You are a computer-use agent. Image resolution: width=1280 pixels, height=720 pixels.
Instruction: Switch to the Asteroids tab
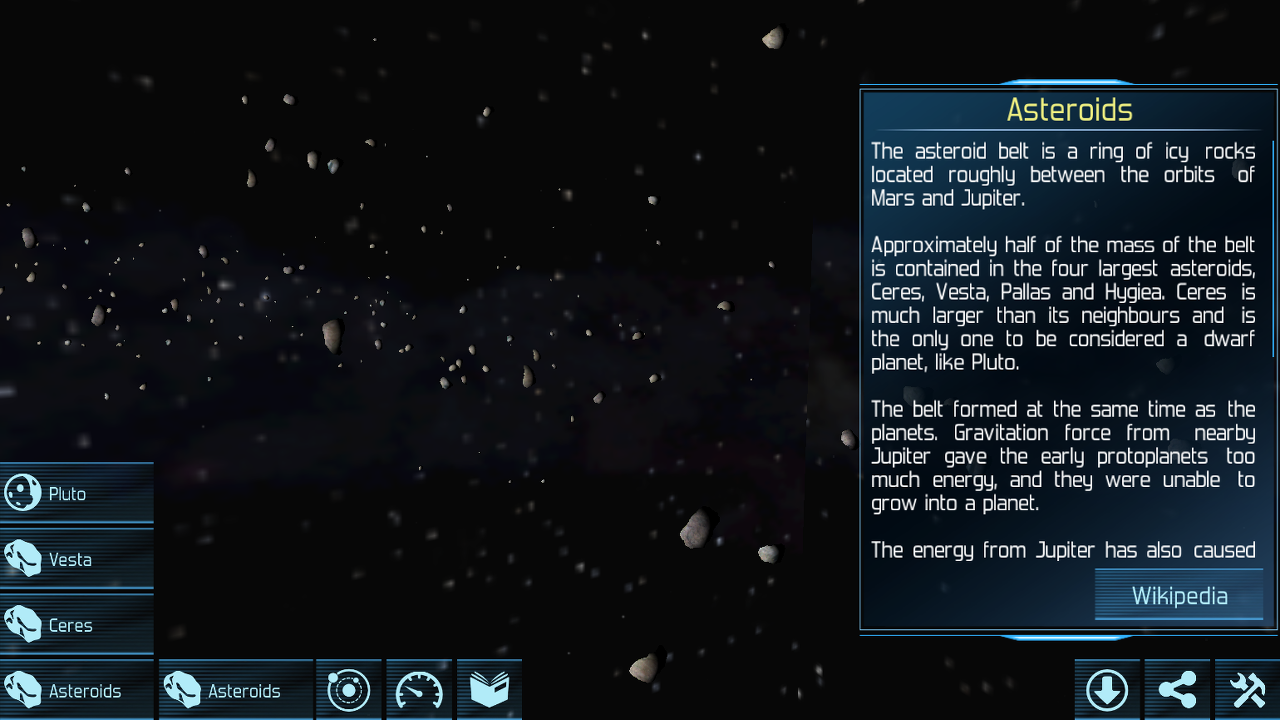tap(235, 689)
